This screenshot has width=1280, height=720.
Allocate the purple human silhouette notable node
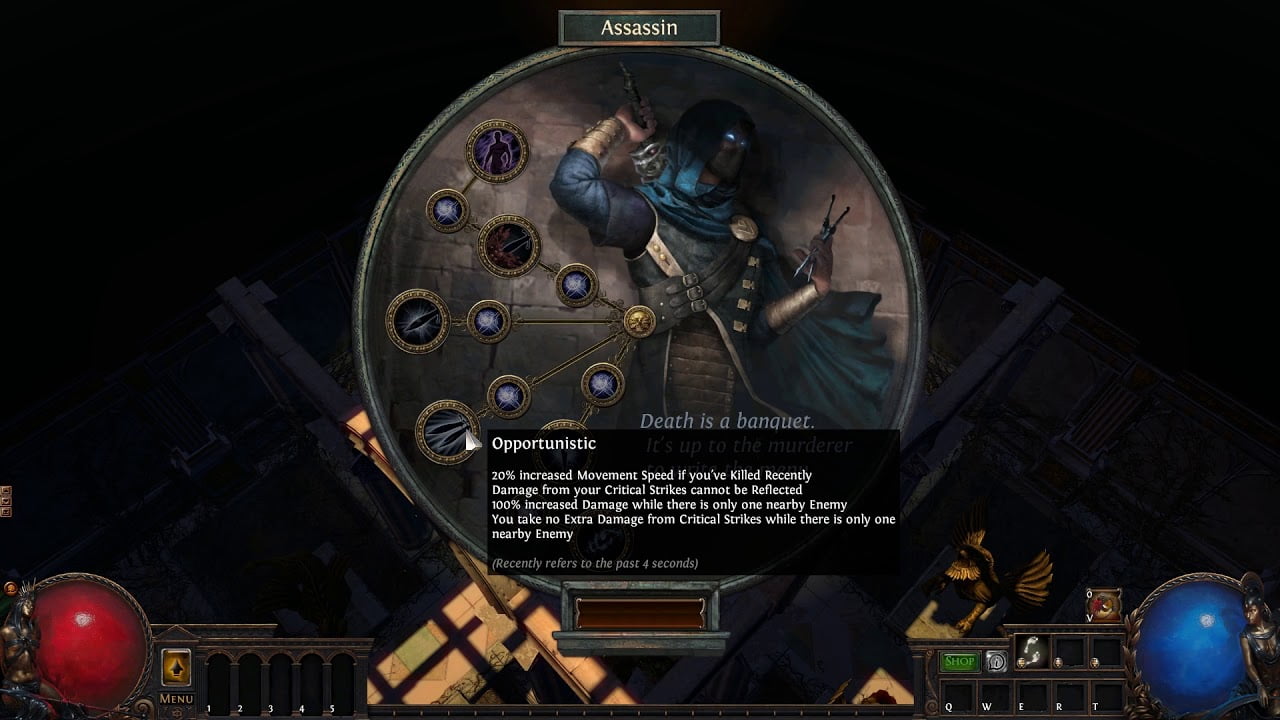pos(496,152)
